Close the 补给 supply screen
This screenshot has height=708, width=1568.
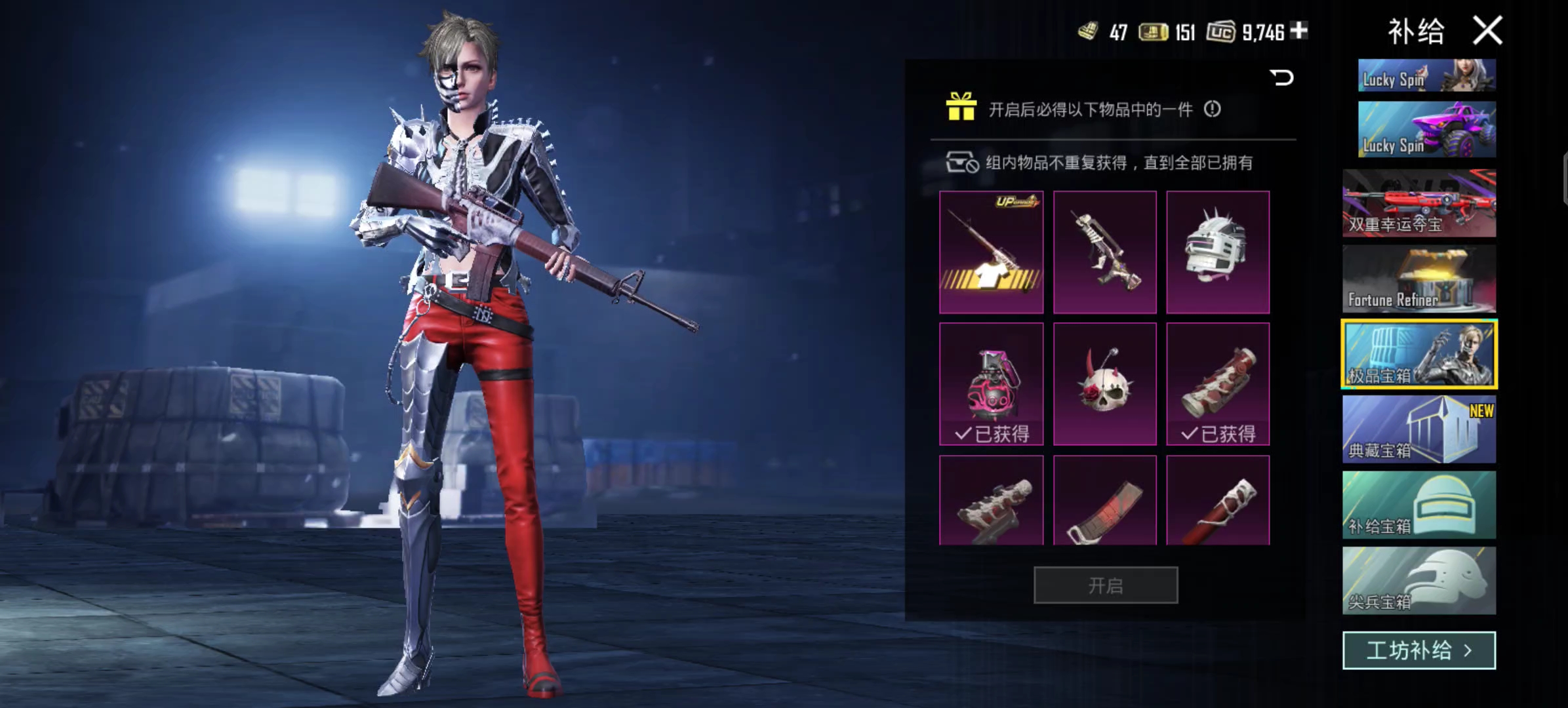pyautogui.click(x=1487, y=31)
